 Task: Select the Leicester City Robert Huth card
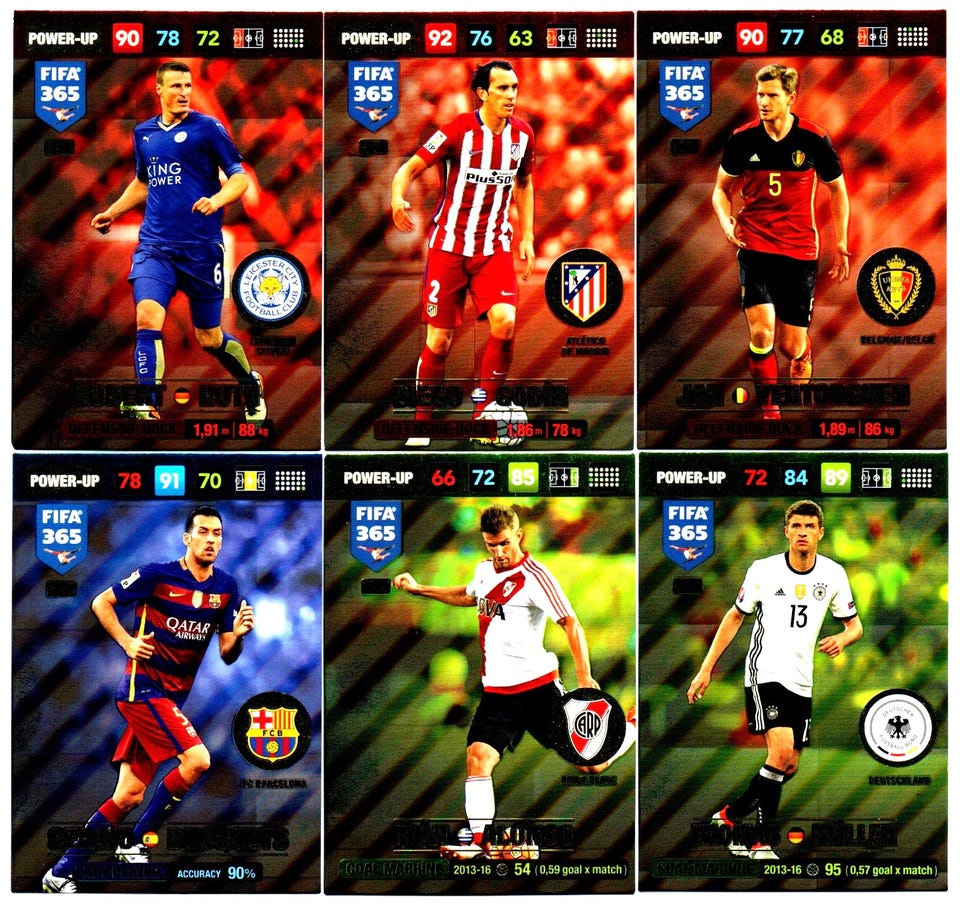167,230
